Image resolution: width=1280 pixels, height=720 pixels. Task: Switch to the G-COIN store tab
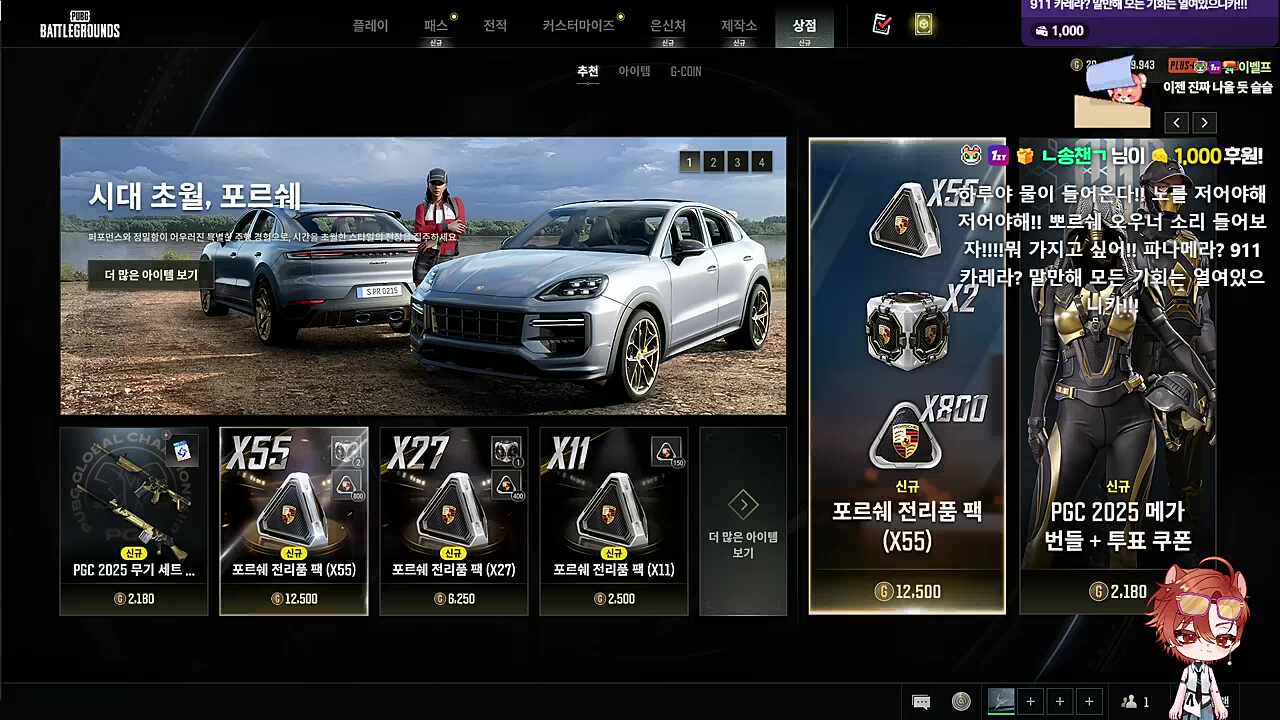pos(686,72)
